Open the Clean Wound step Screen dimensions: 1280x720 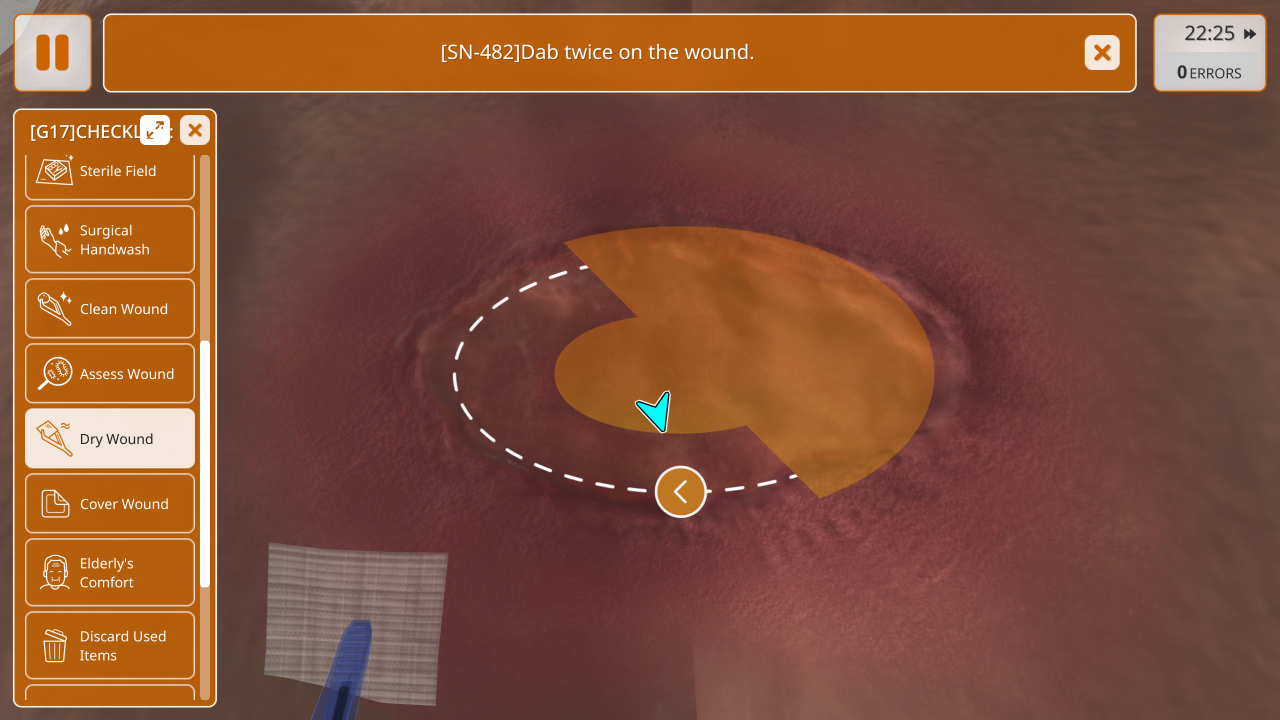click(x=110, y=309)
